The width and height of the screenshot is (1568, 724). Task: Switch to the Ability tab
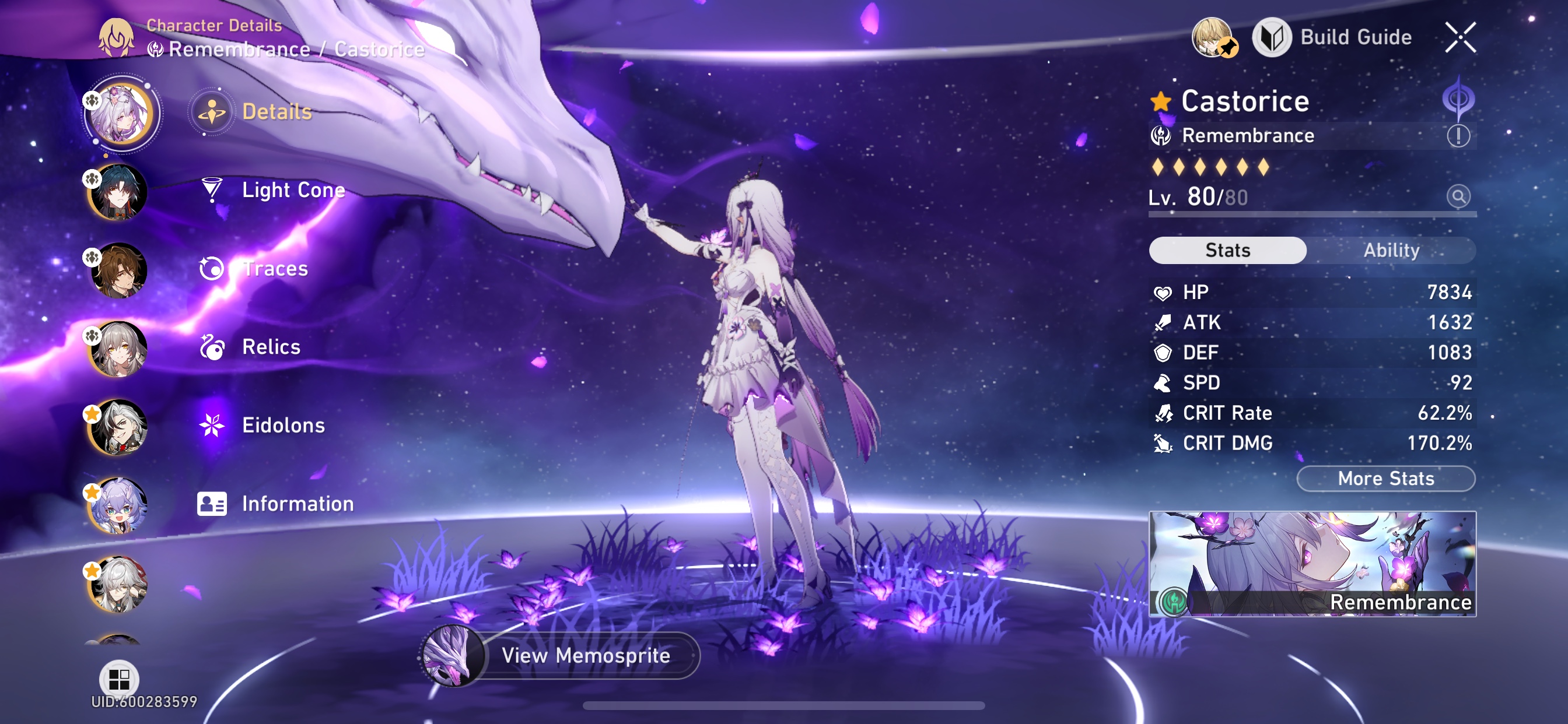point(1392,250)
